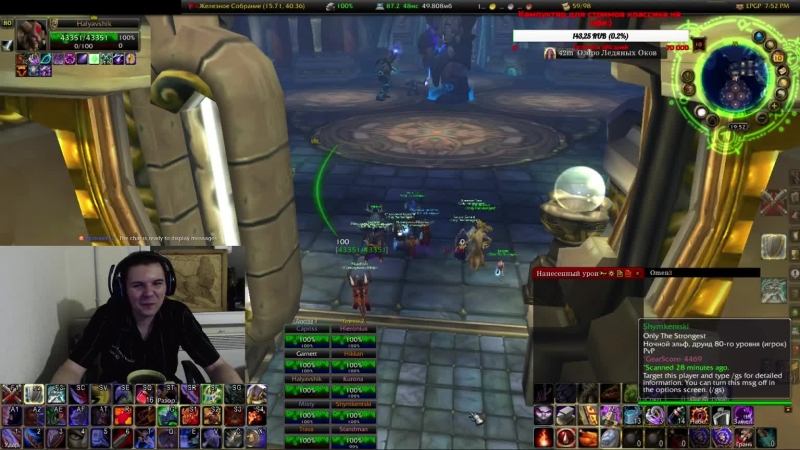Target Standman in the raid frames

tap(352, 428)
